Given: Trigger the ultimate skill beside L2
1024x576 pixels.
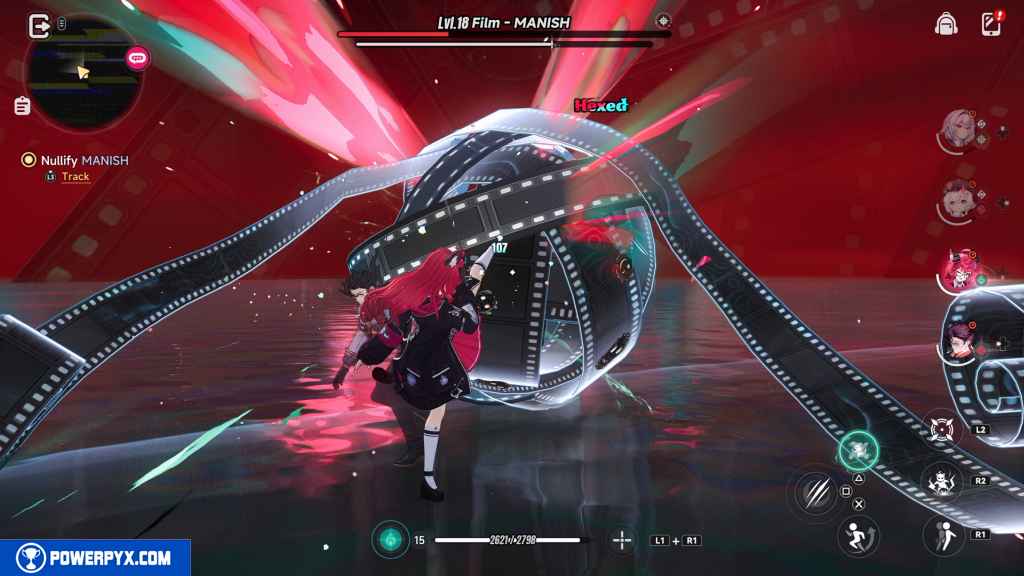Looking at the screenshot, I should click(x=942, y=430).
